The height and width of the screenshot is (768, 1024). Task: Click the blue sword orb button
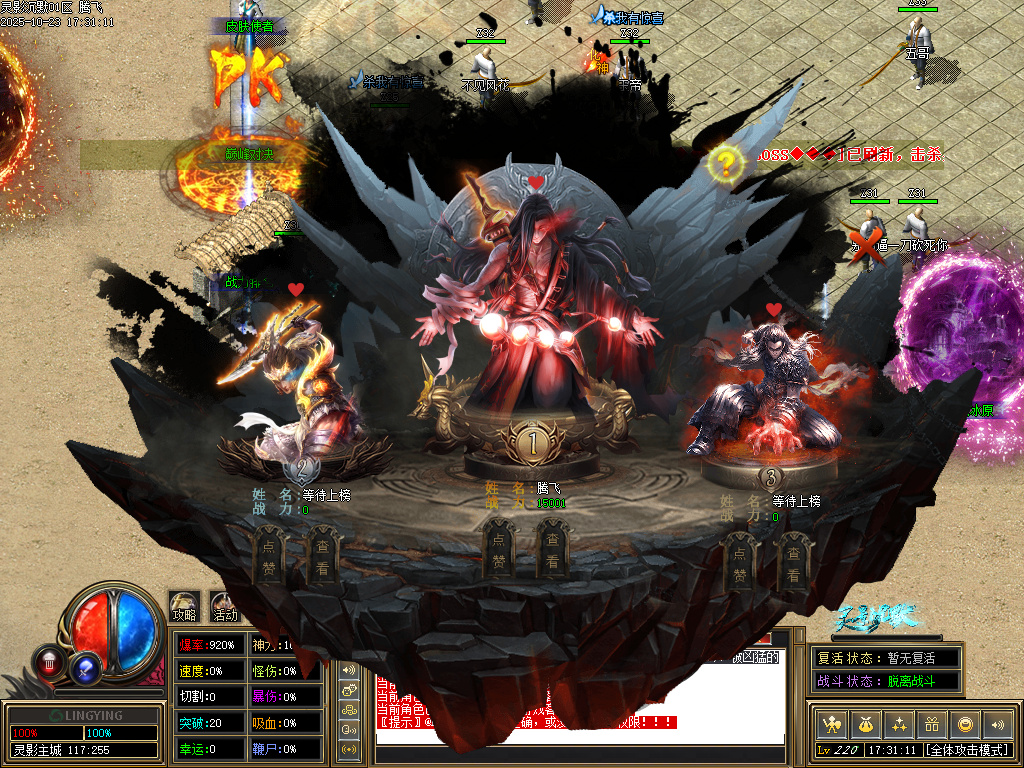click(x=86, y=668)
